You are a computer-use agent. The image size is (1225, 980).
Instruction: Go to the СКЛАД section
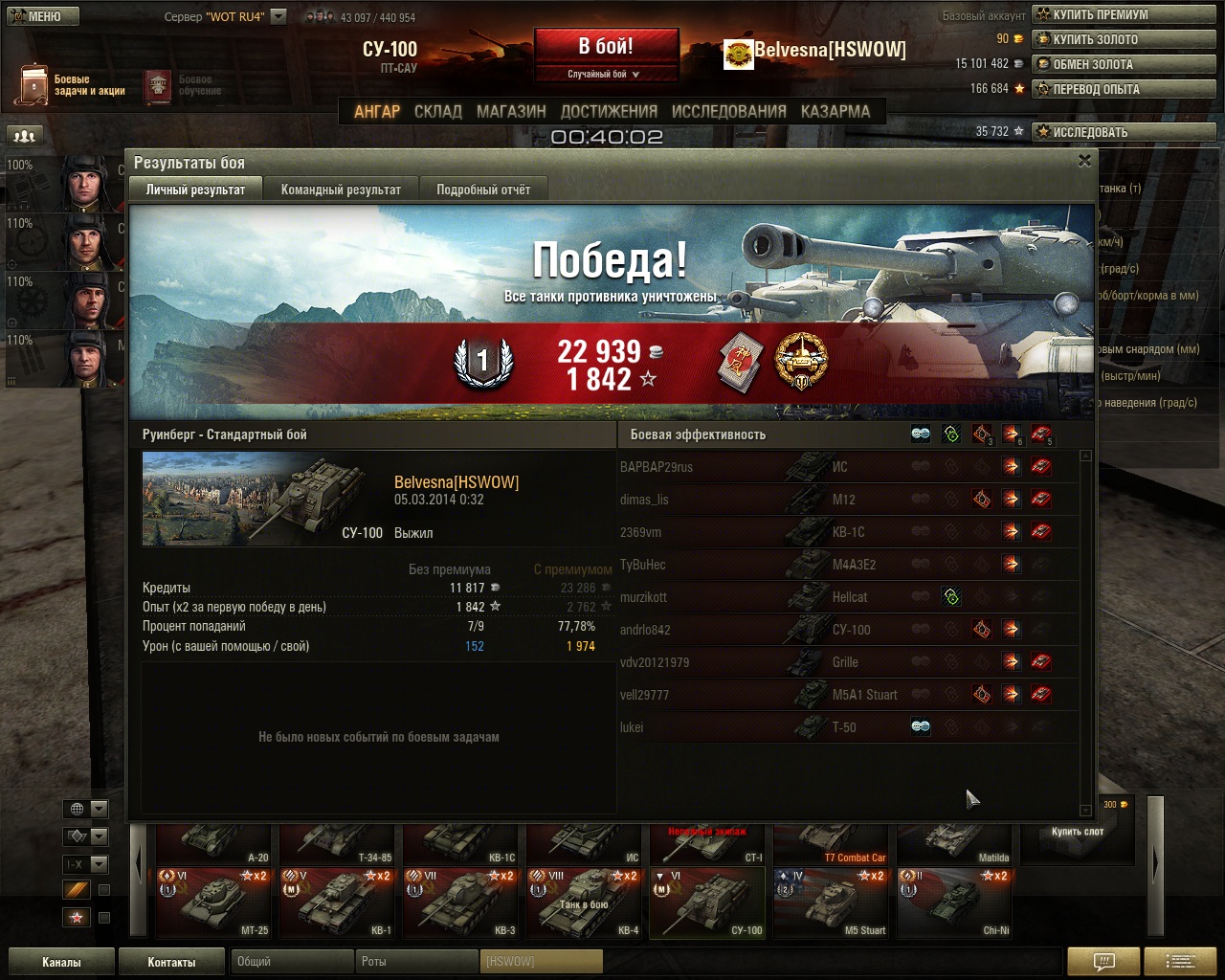pyautogui.click(x=438, y=111)
